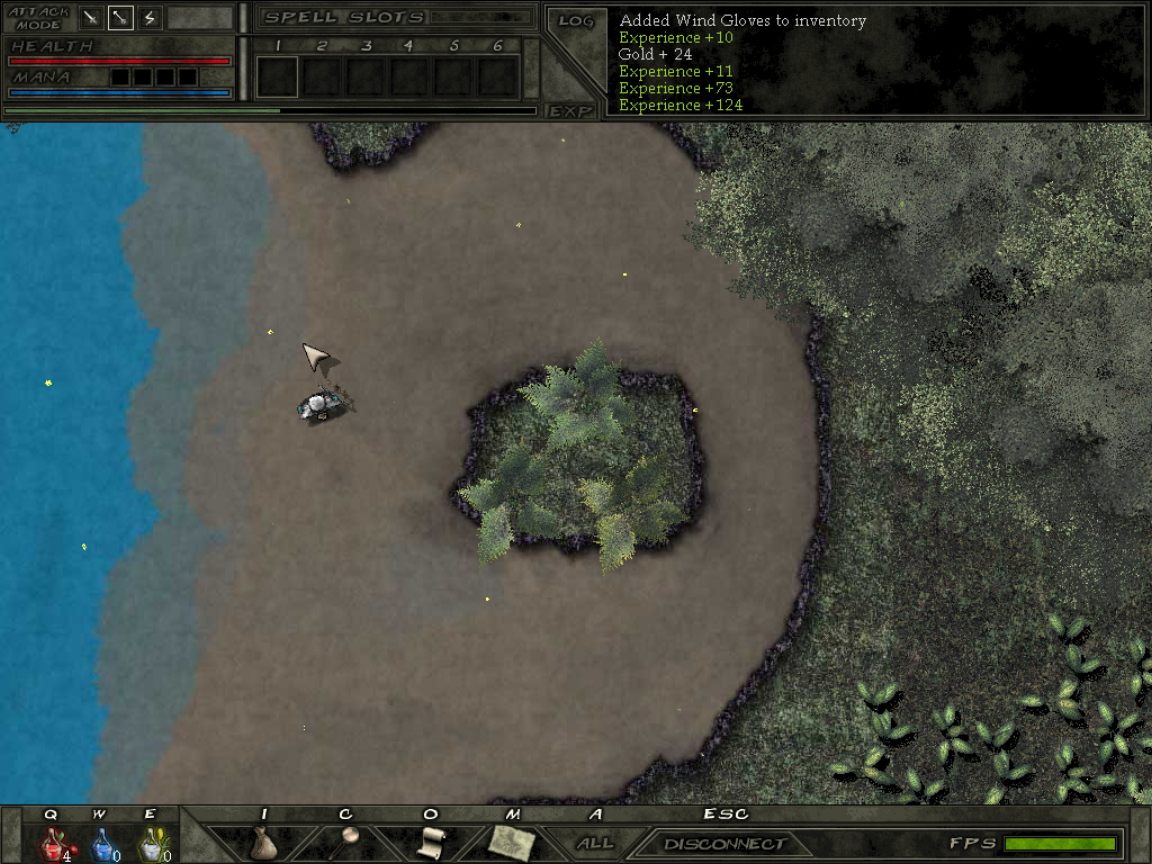Open the inventory bag

(263, 842)
